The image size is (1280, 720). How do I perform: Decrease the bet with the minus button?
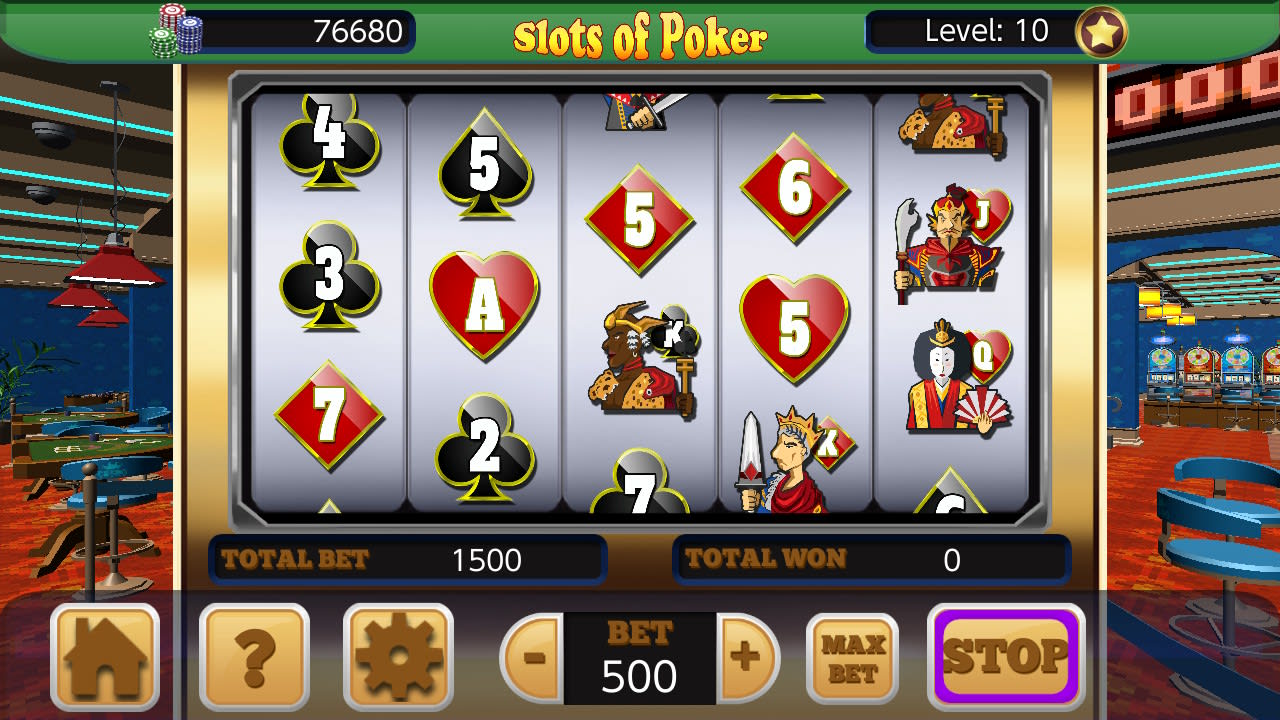(532, 657)
